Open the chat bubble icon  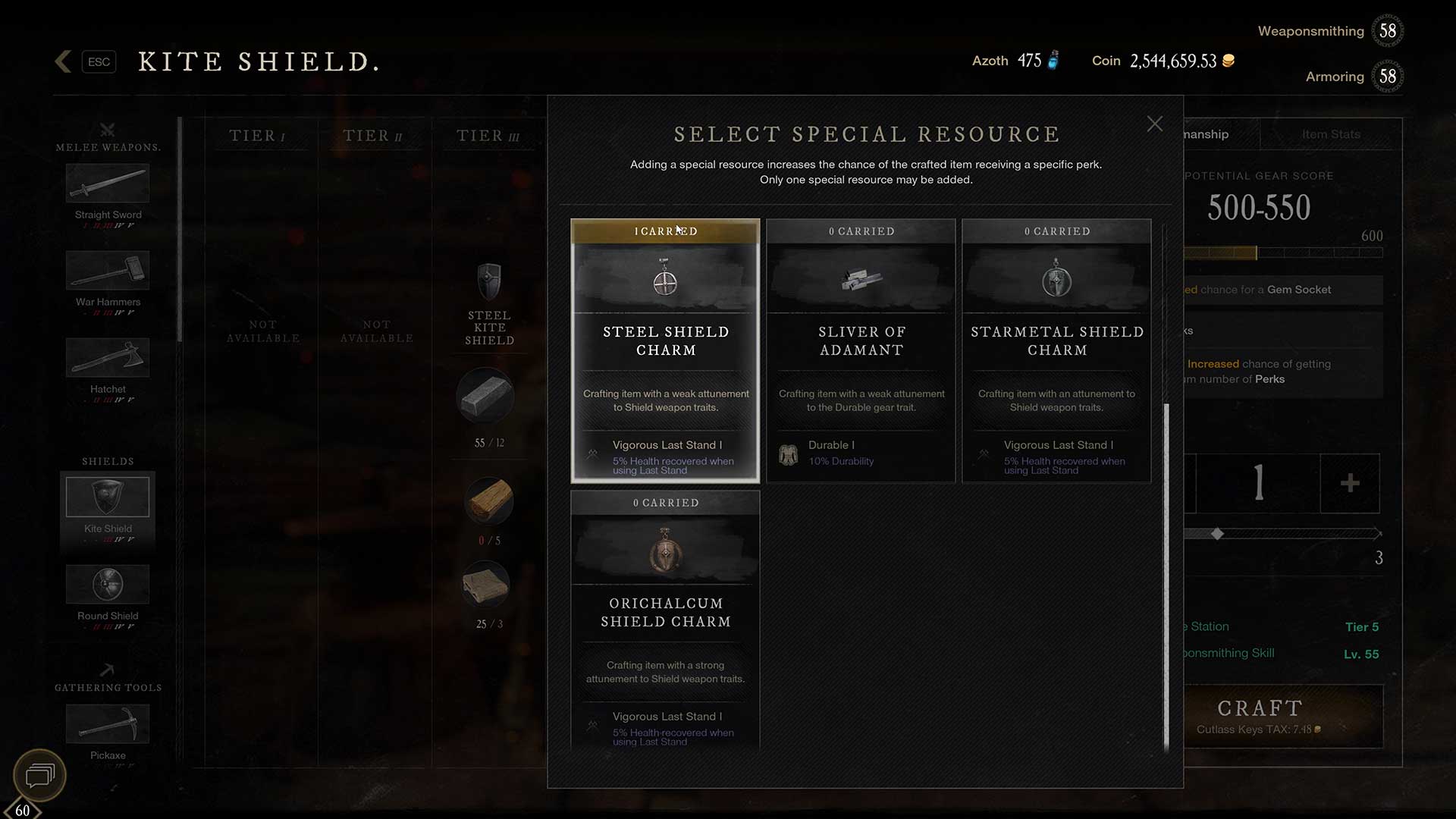40,775
